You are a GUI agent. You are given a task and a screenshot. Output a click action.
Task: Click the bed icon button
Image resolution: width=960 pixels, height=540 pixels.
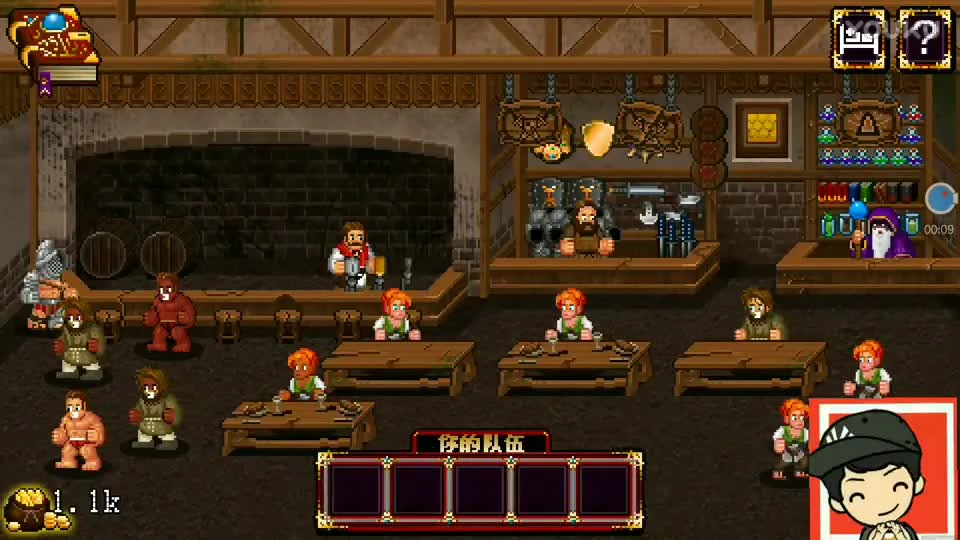click(x=859, y=39)
